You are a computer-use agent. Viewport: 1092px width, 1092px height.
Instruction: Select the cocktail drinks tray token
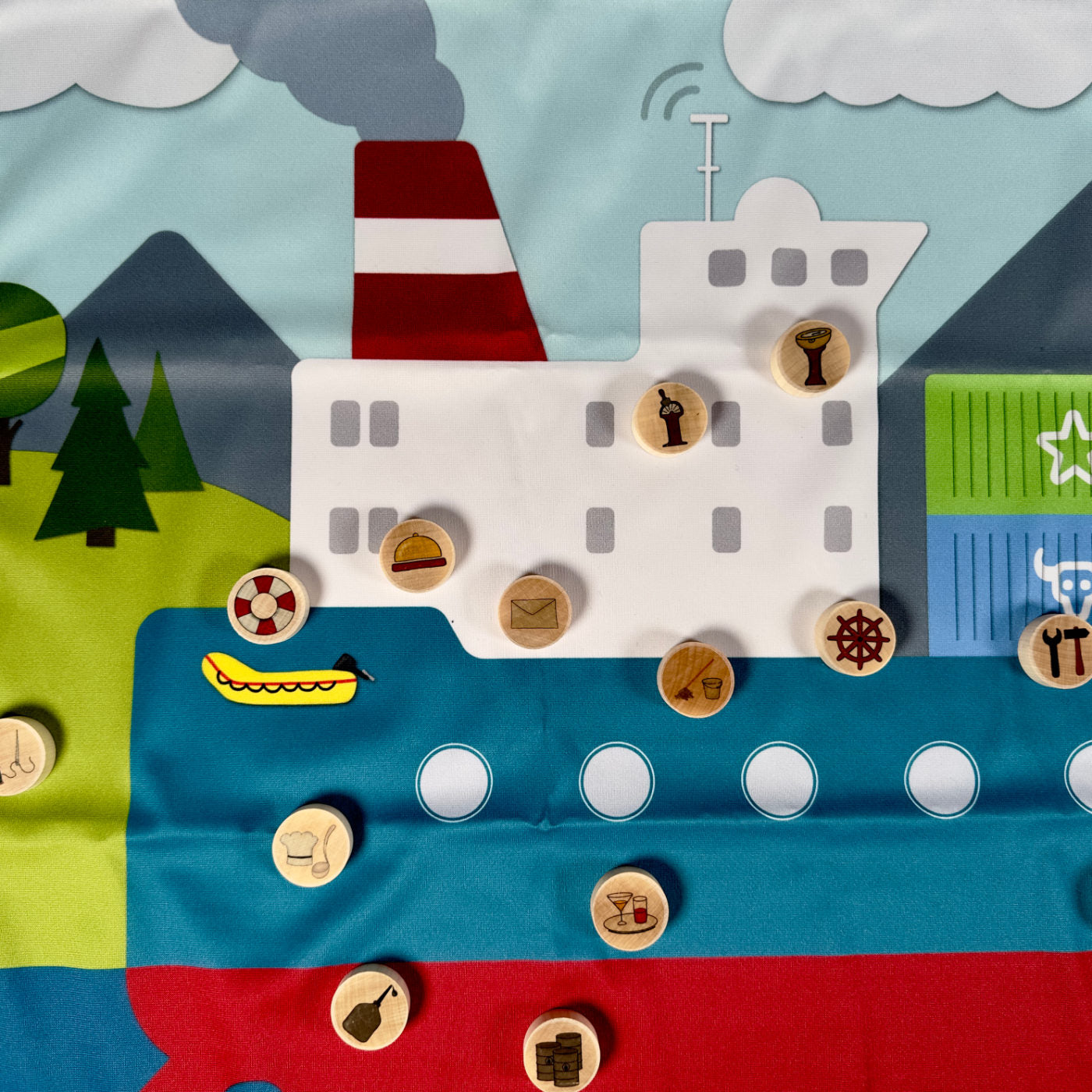coord(629,909)
